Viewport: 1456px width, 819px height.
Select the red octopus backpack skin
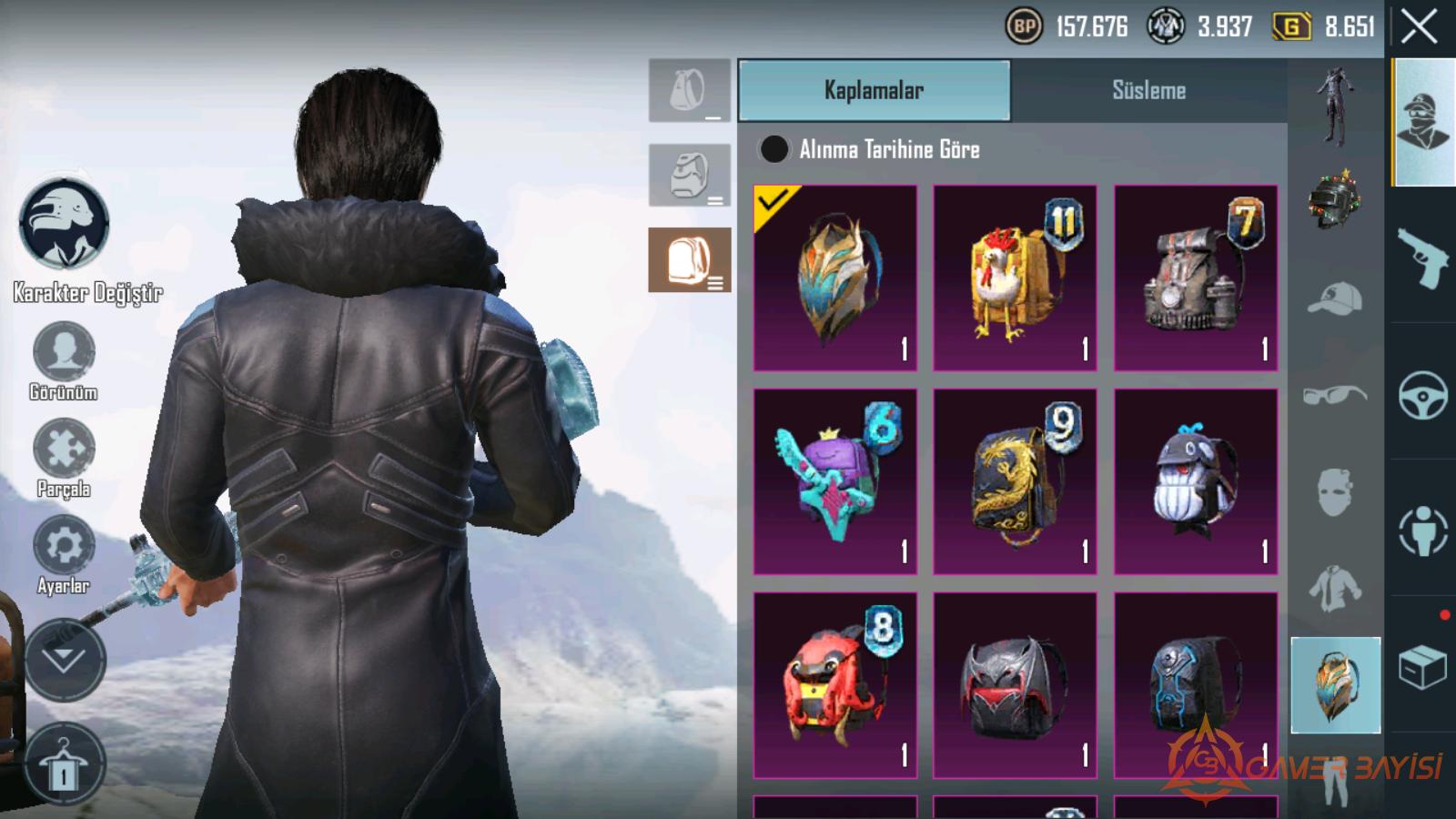[x=834, y=685]
